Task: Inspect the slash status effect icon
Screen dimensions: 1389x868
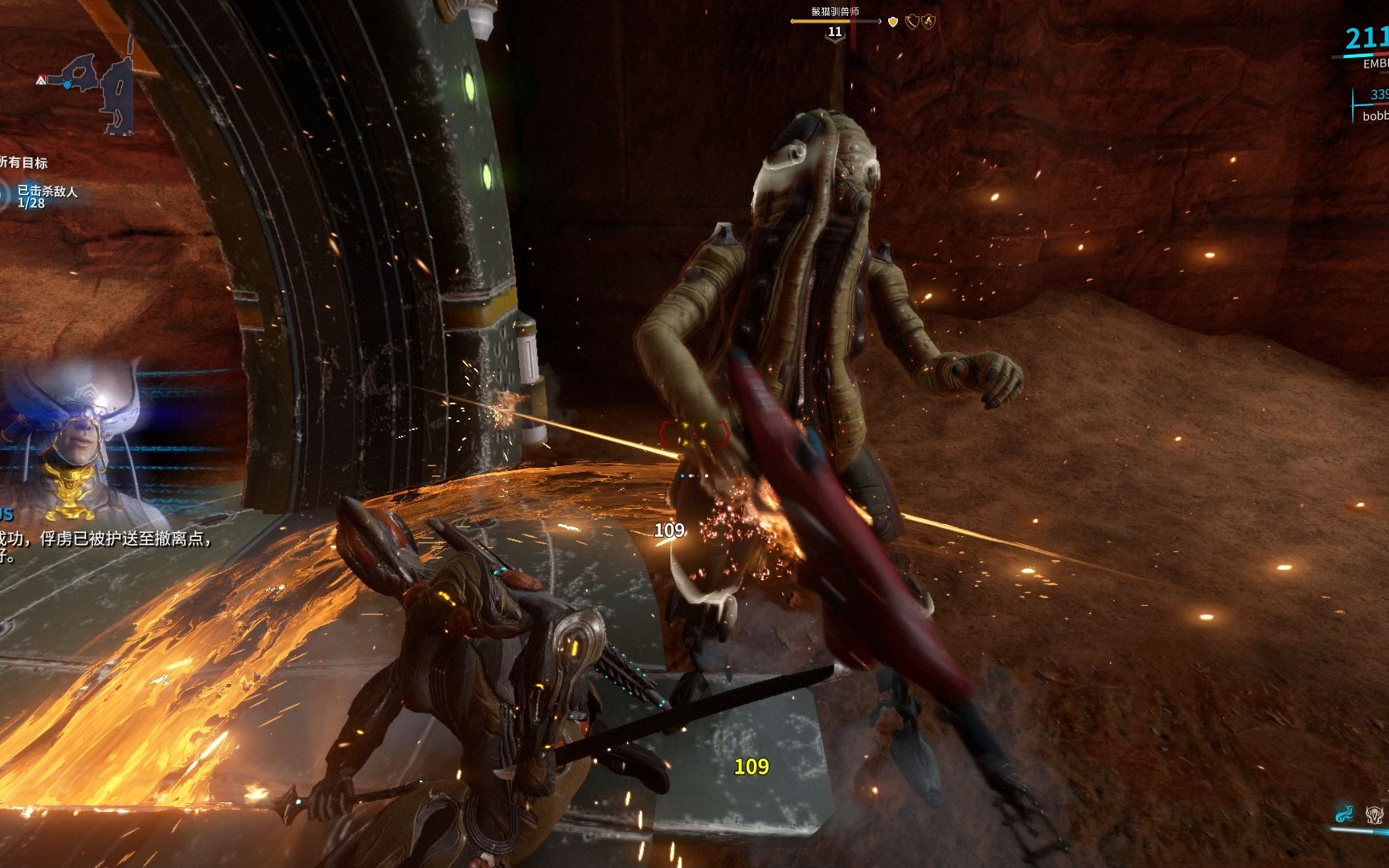Action: click(x=912, y=22)
